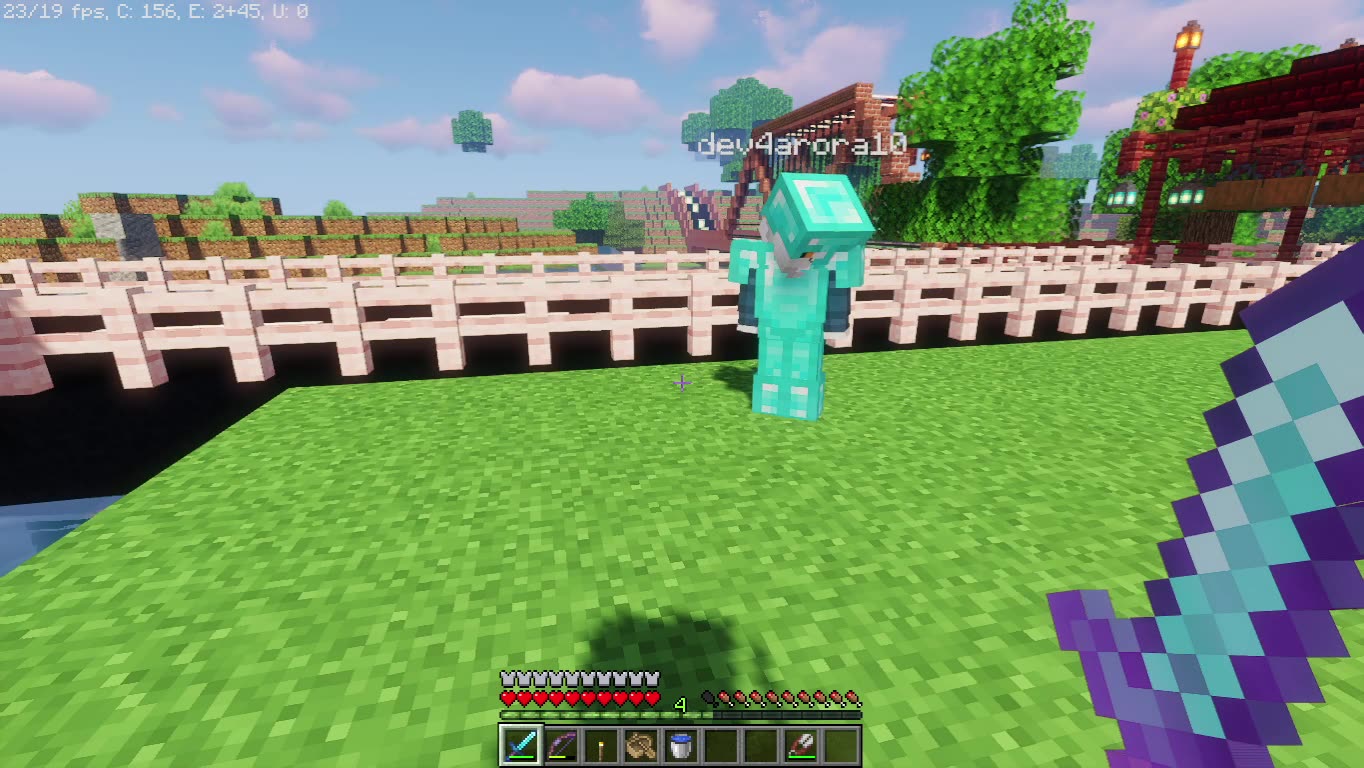Image resolution: width=1364 pixels, height=768 pixels.
Task: Click the last drumstick on the hunger bar
Action: click(851, 697)
